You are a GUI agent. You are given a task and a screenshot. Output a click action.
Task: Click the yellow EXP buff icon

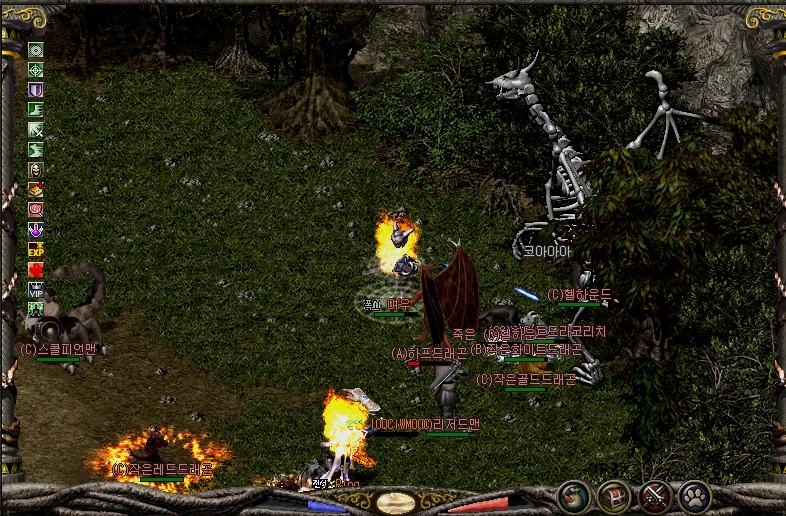coord(36,250)
